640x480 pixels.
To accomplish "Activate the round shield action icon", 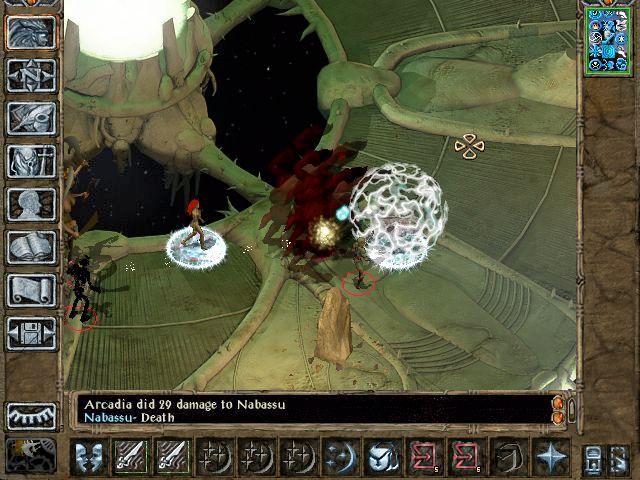I will click(x=381, y=457).
